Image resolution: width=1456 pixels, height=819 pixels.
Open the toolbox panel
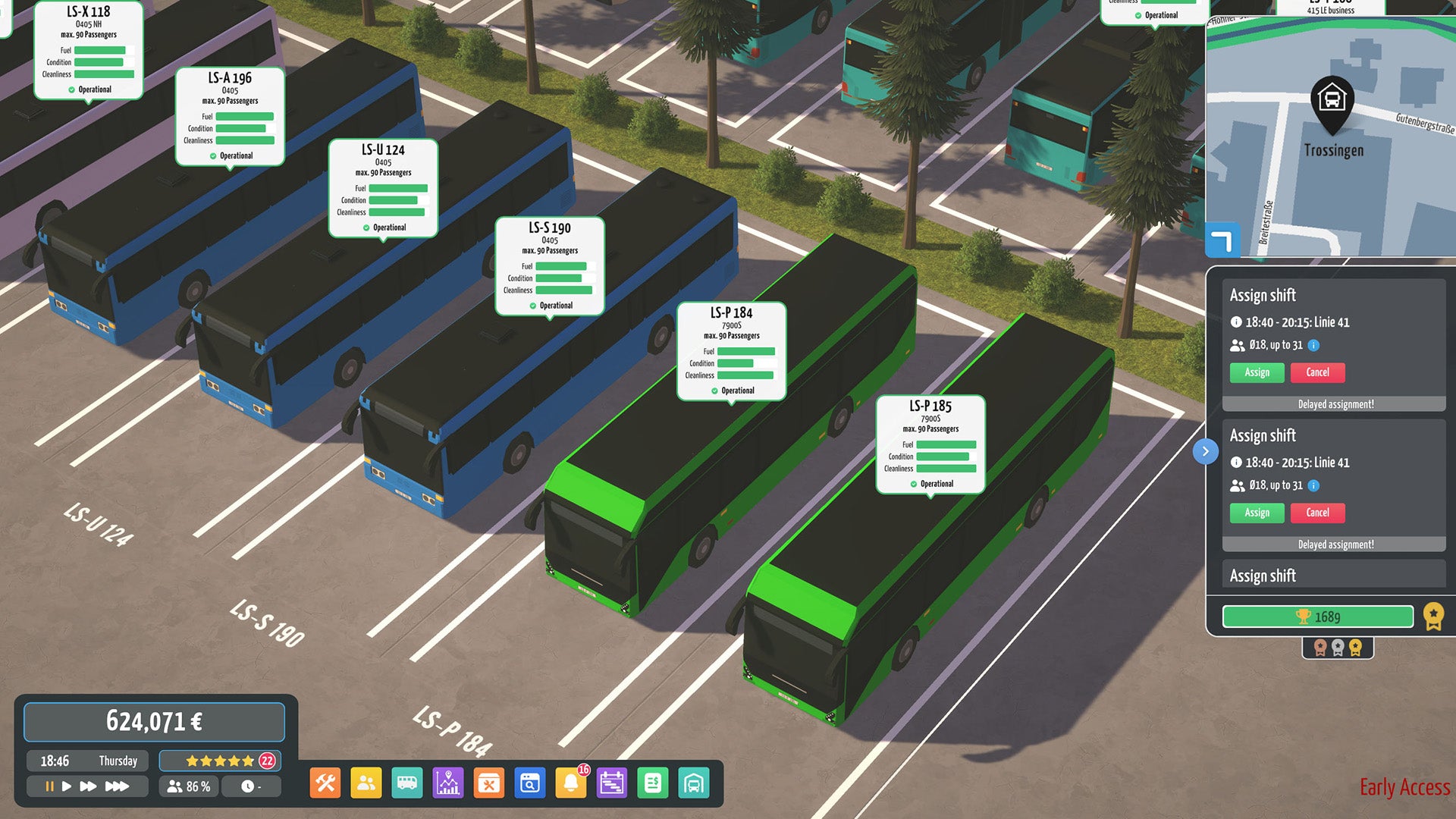[489, 782]
